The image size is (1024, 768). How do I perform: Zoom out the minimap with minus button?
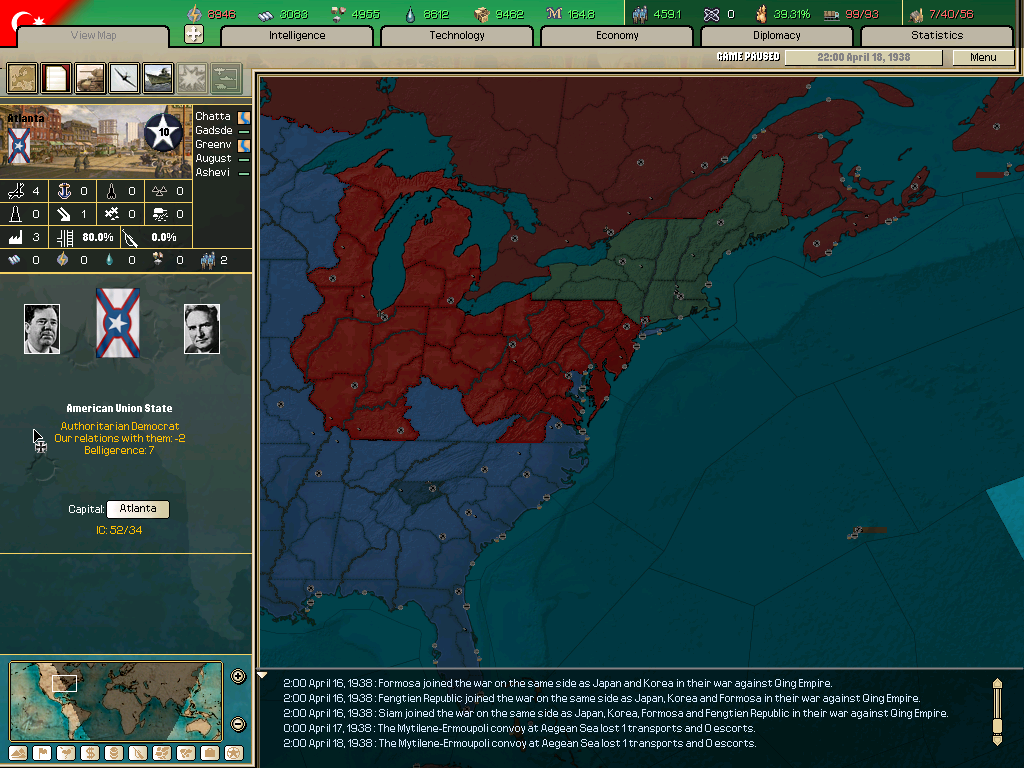(238, 724)
